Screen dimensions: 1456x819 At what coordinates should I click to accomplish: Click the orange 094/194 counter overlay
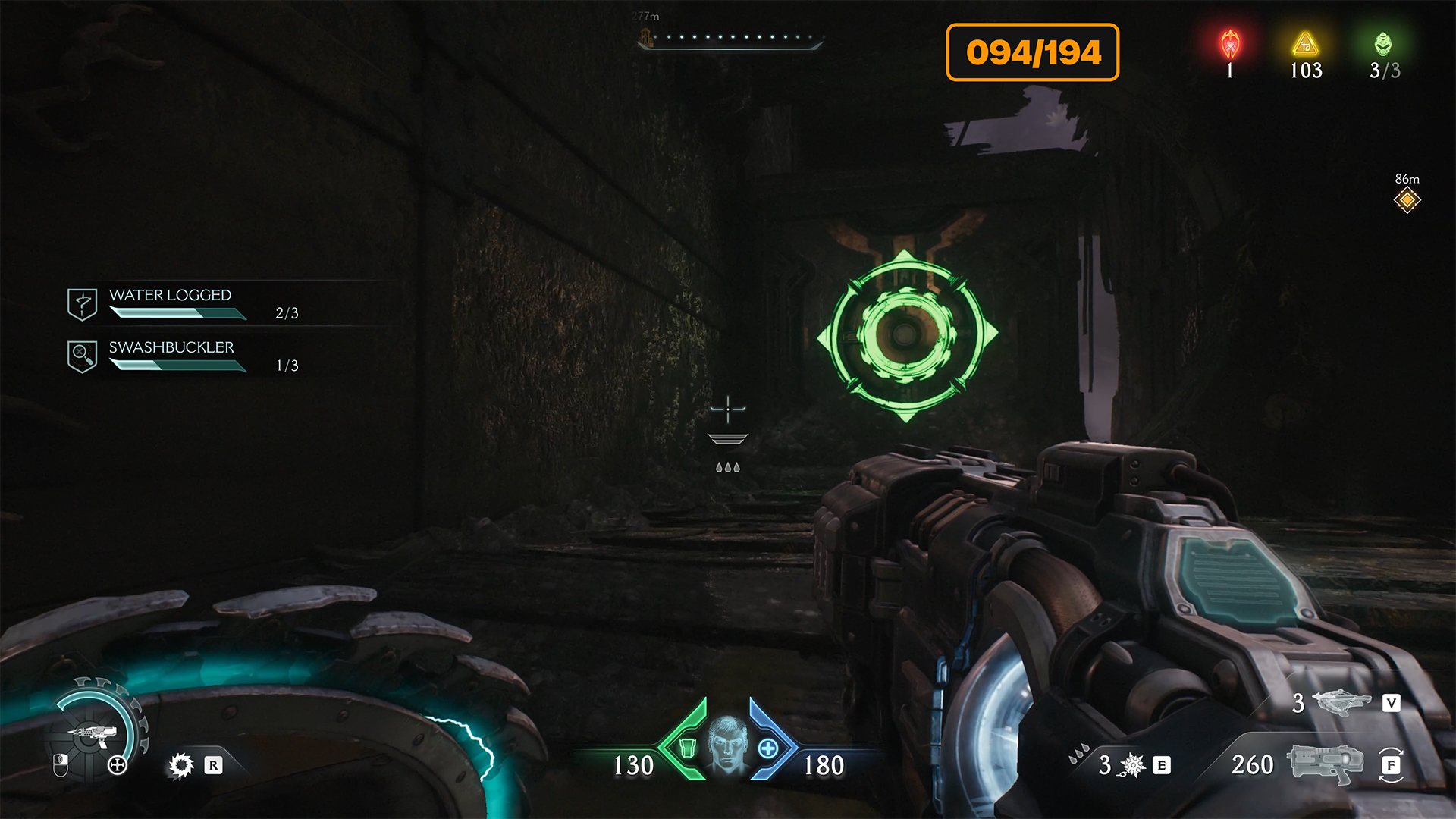pyautogui.click(x=1032, y=52)
